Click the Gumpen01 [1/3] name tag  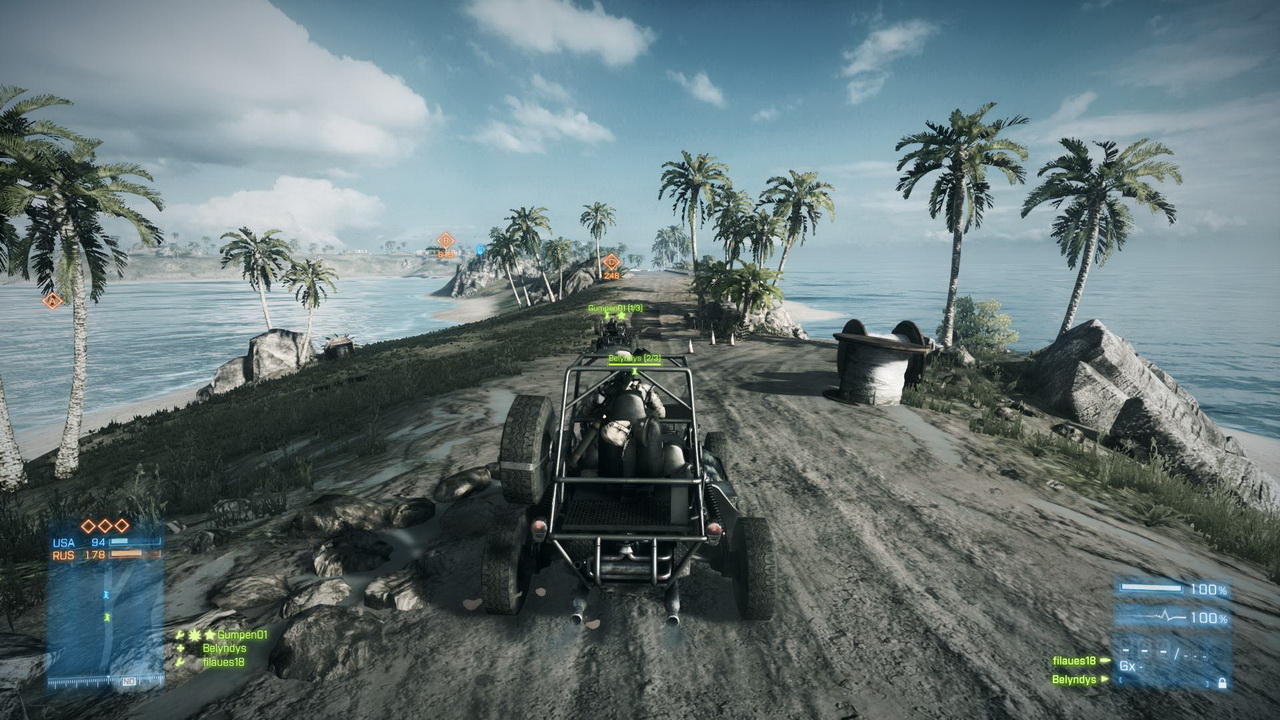tap(615, 308)
